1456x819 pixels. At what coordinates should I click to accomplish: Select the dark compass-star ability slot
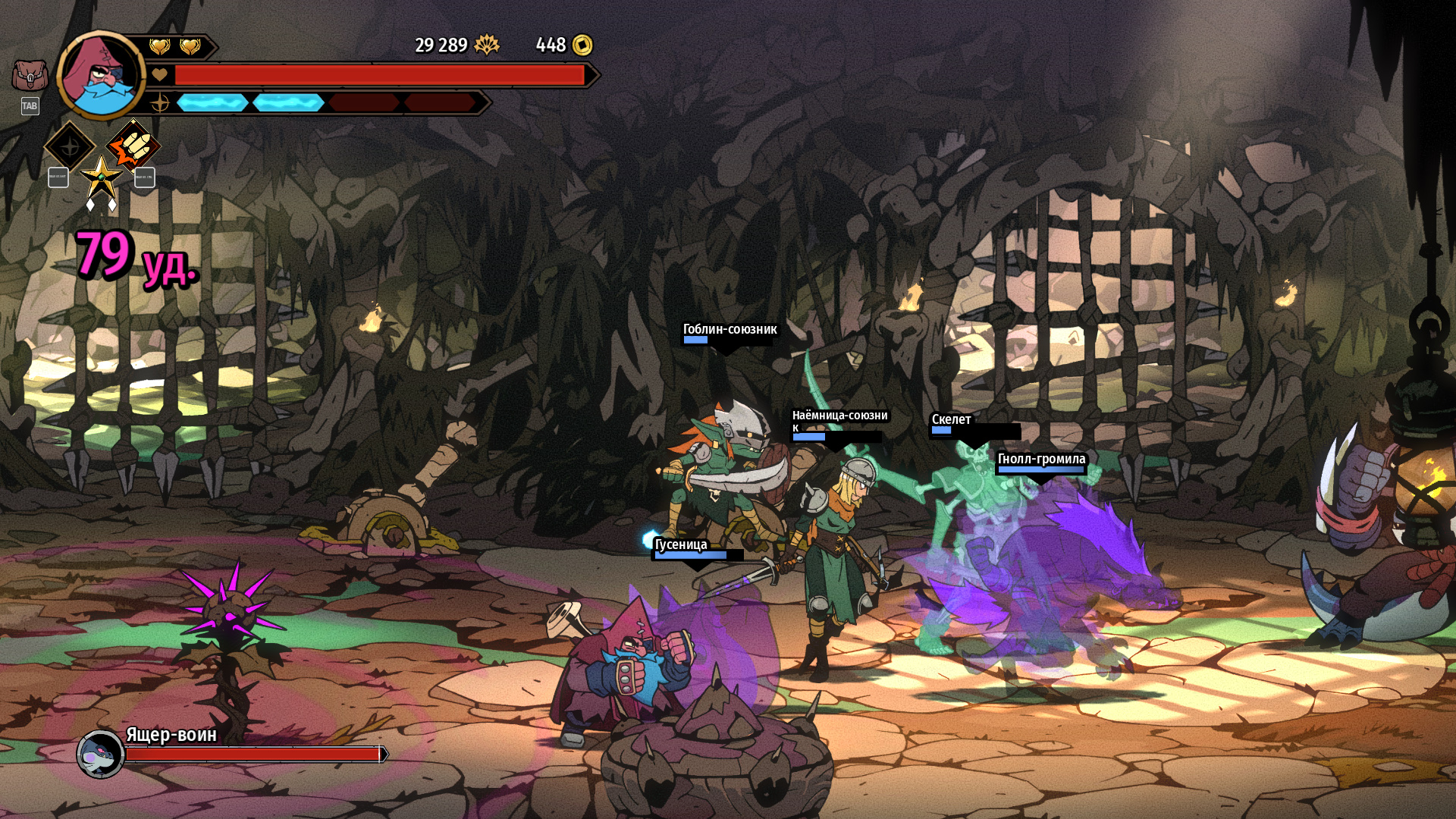70,146
